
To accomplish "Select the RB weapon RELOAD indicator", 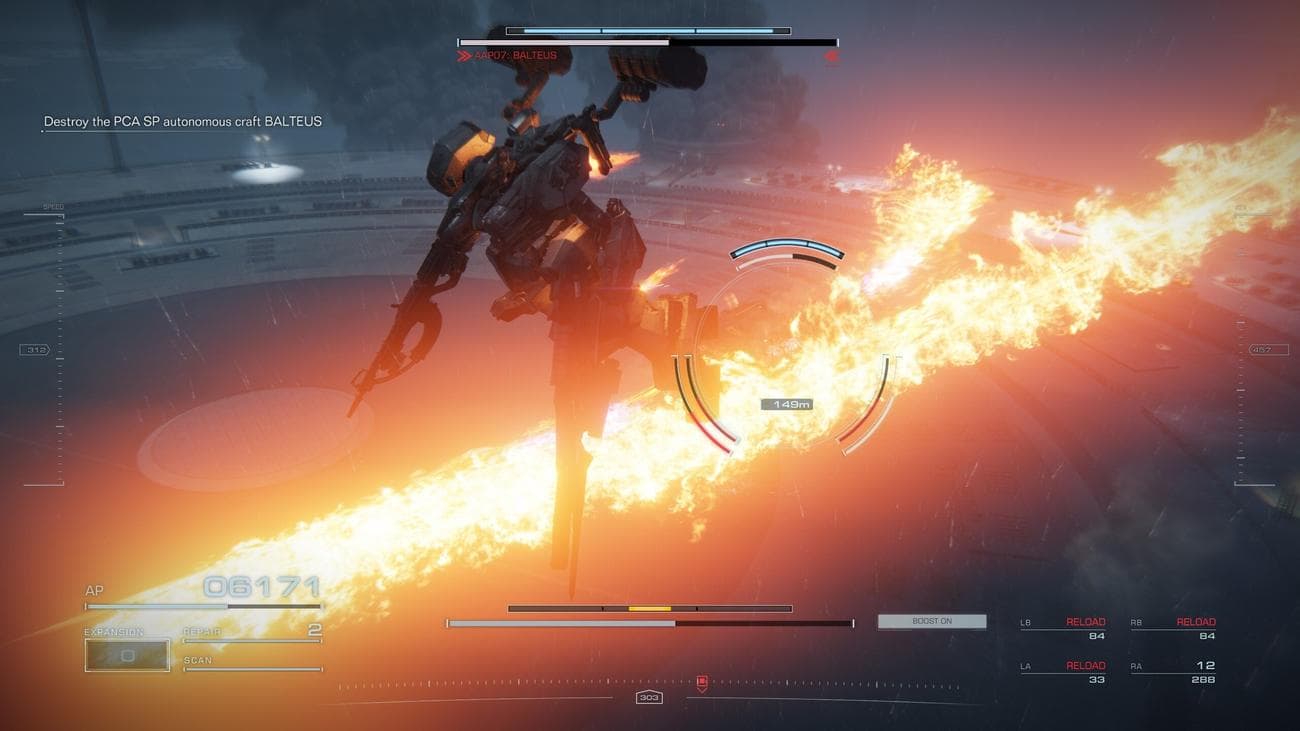I will pos(1196,621).
